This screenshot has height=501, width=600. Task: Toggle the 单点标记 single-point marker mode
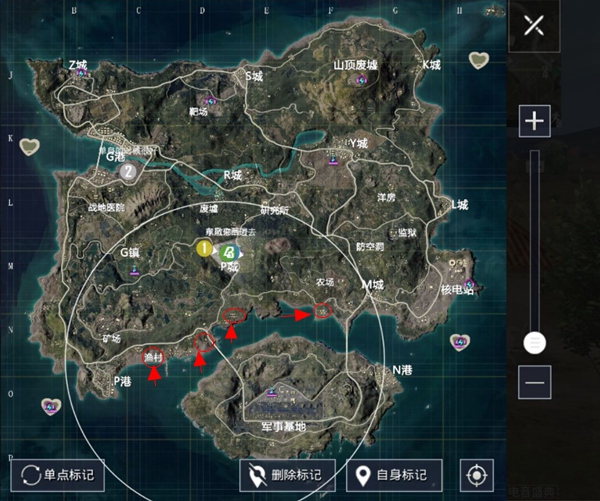(x=57, y=474)
